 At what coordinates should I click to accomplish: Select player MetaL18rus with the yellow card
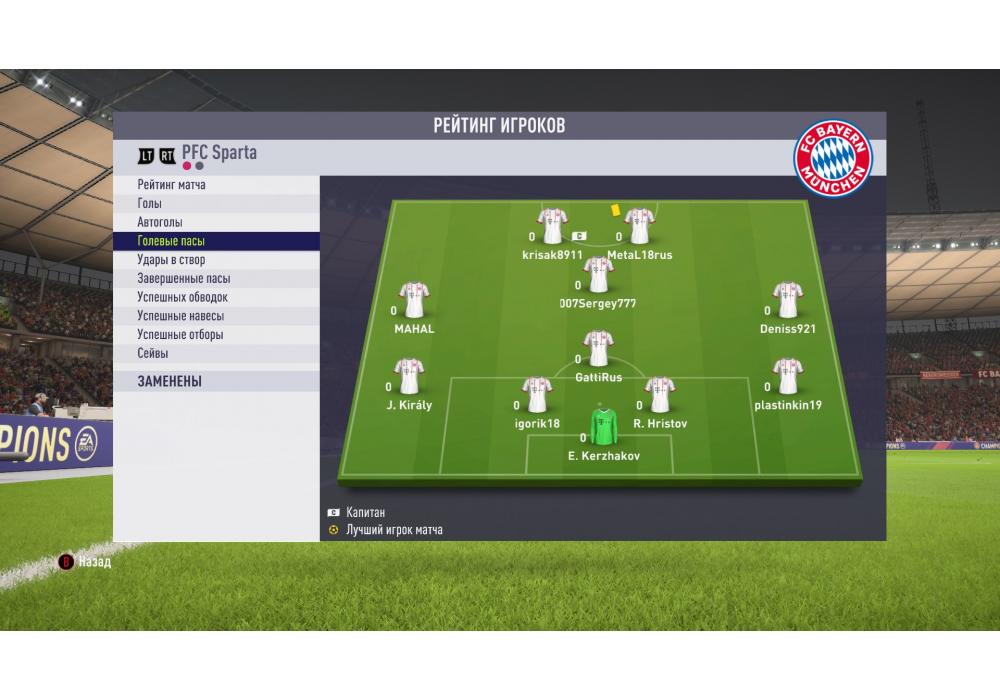click(x=640, y=227)
